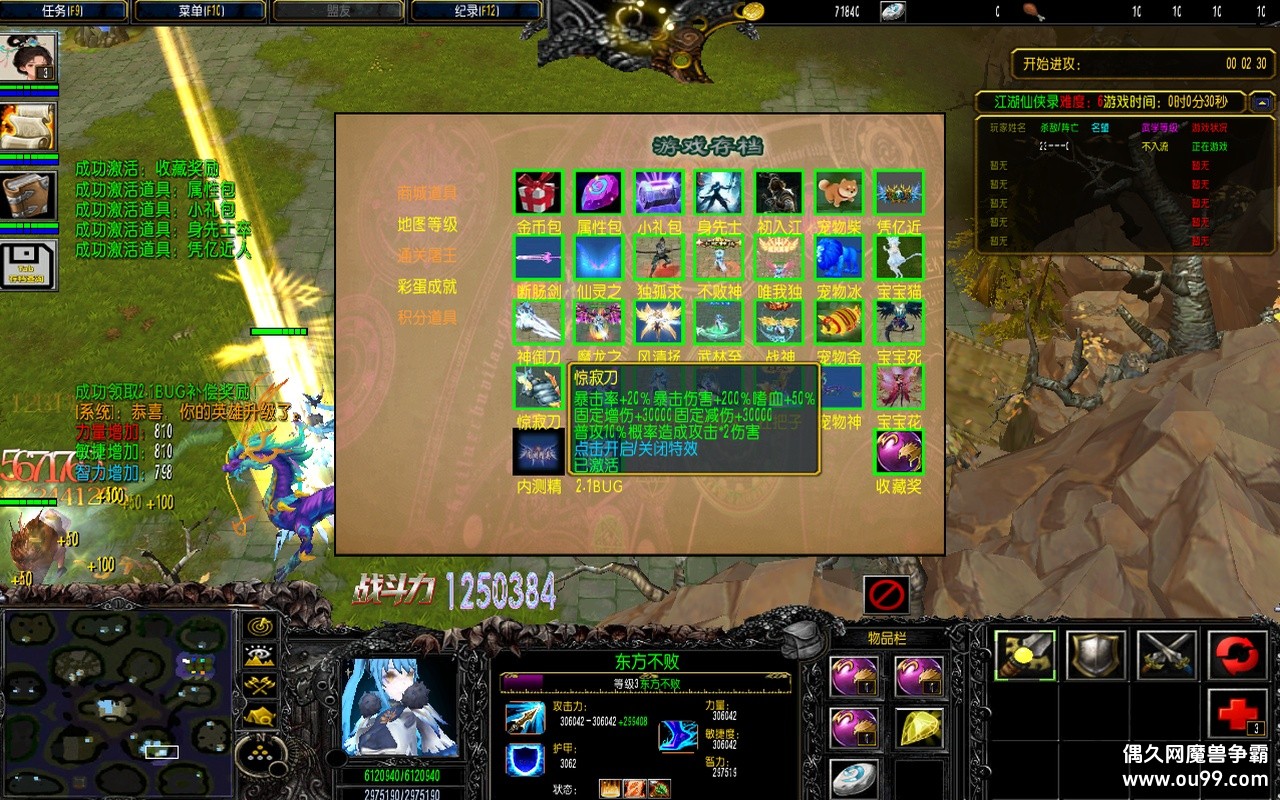Select the 金币包 gift box item
The width and height of the screenshot is (1280, 800).
pyautogui.click(x=538, y=193)
